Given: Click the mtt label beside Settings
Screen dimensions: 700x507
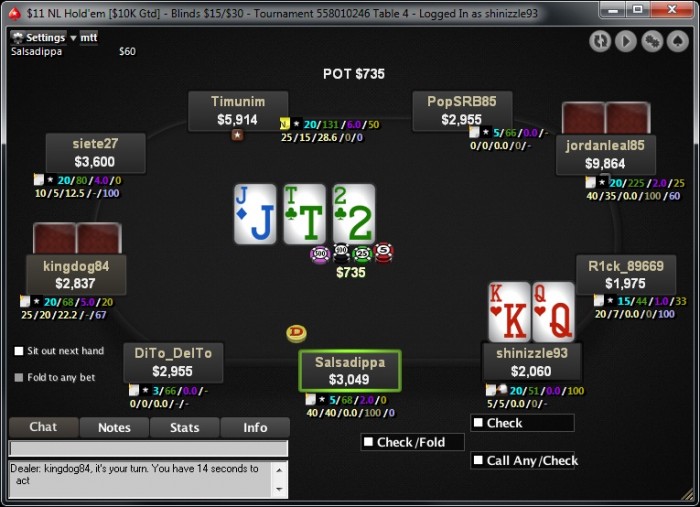Looking at the screenshot, I should (89, 37).
